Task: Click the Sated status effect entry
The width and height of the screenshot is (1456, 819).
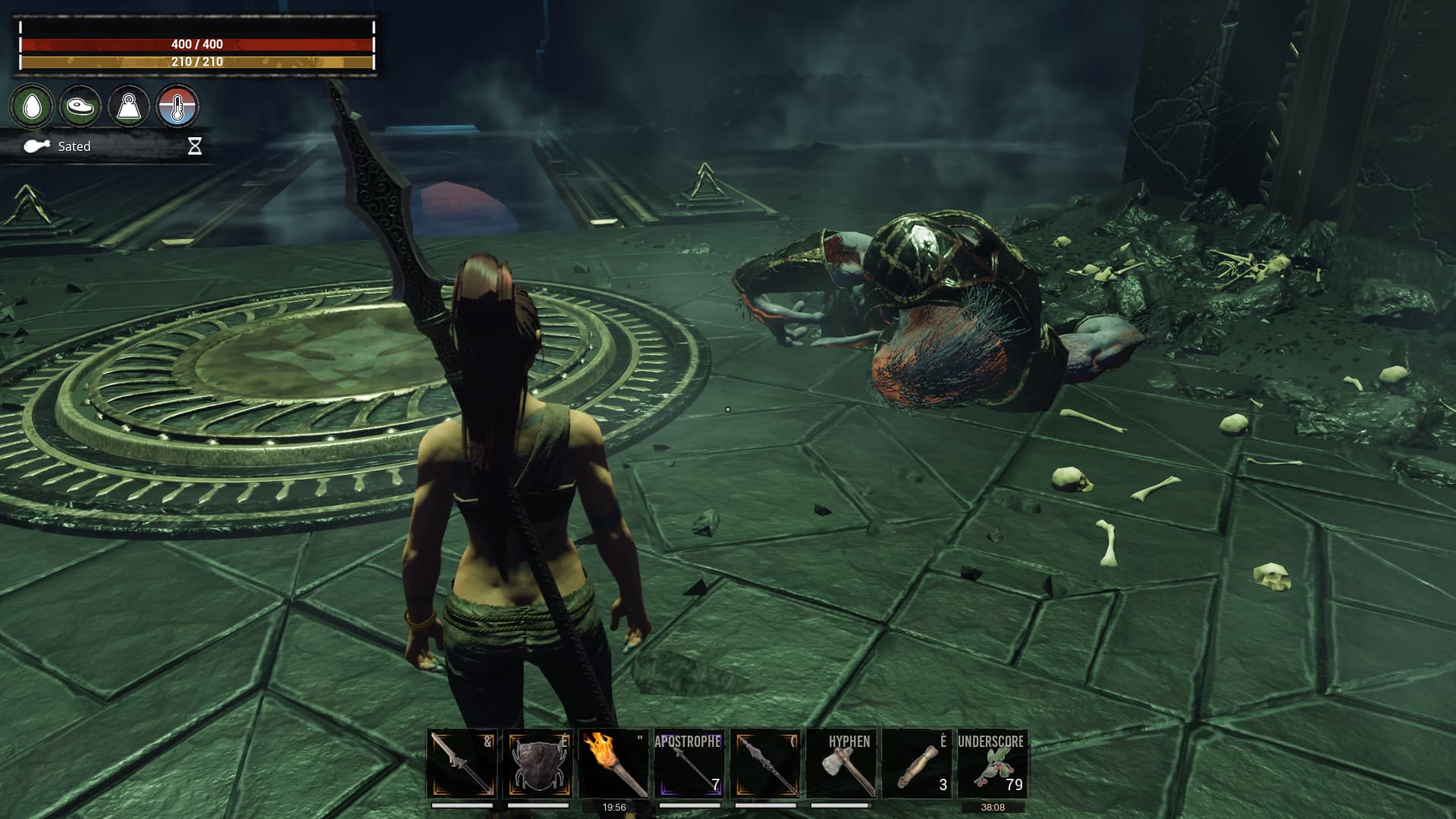Action: [x=74, y=146]
